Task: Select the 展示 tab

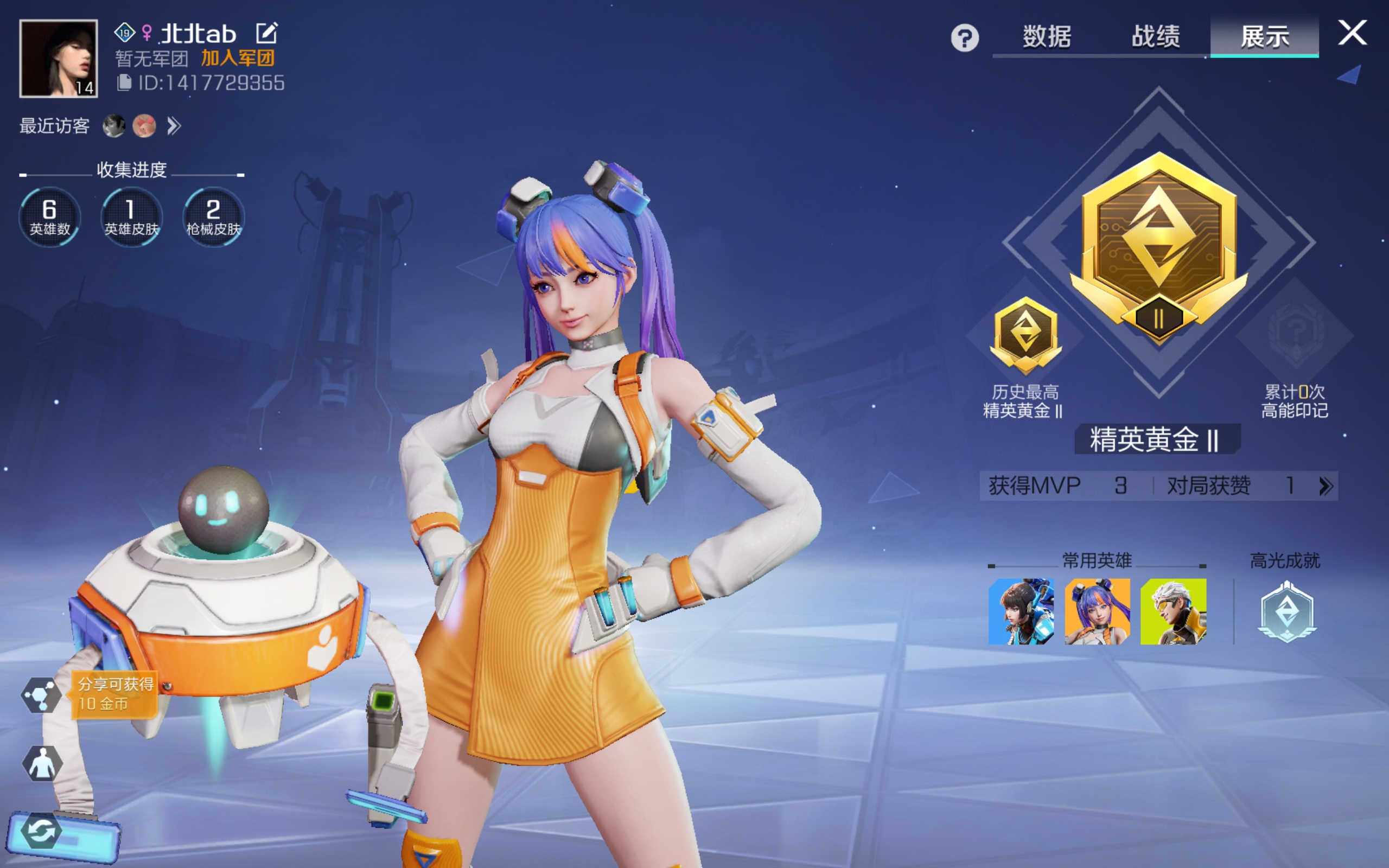Action: pos(1264,37)
